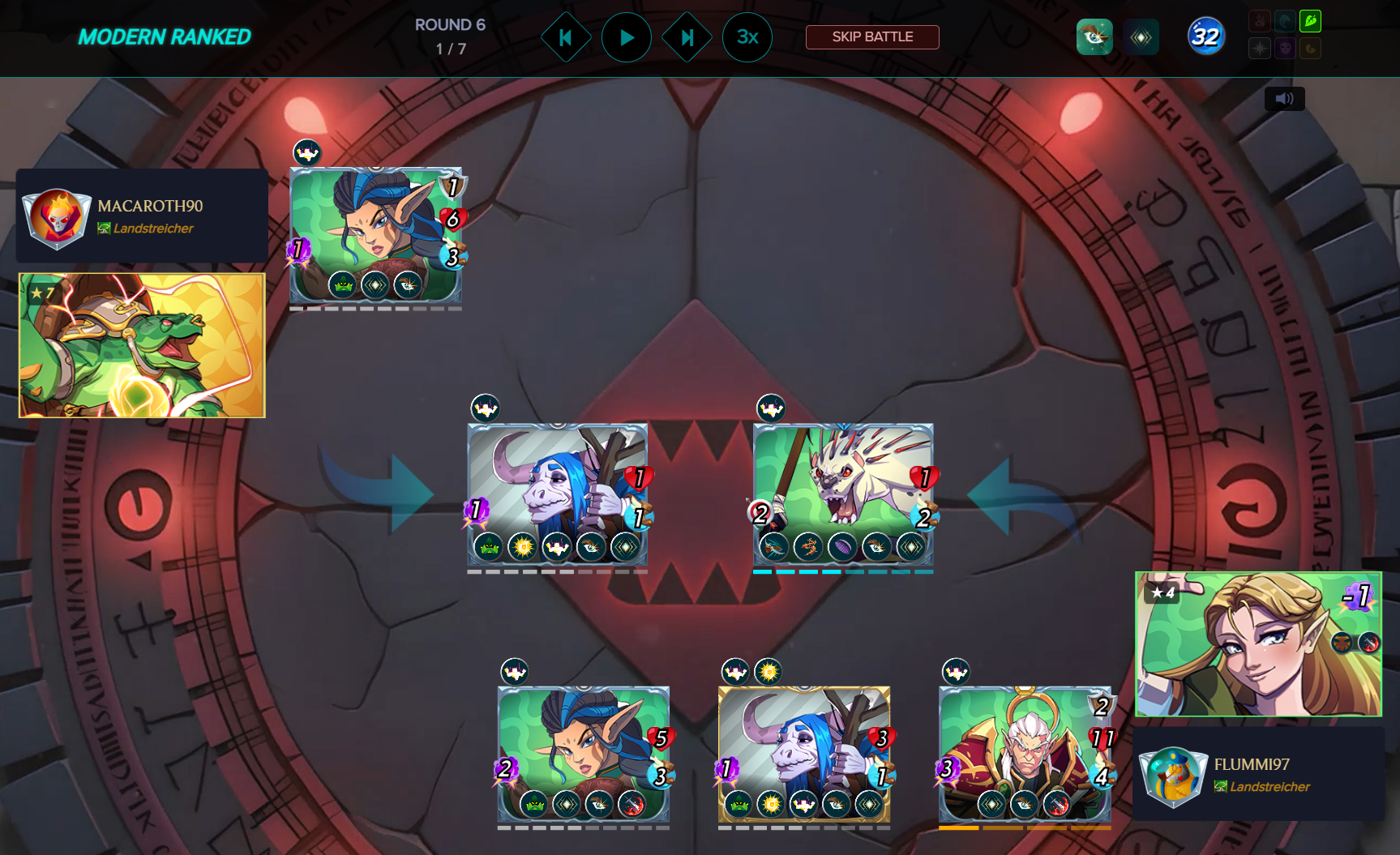Viewport: 1400px width, 855px height.
Task: Inspect the green dragon summoner card
Action: [142, 345]
